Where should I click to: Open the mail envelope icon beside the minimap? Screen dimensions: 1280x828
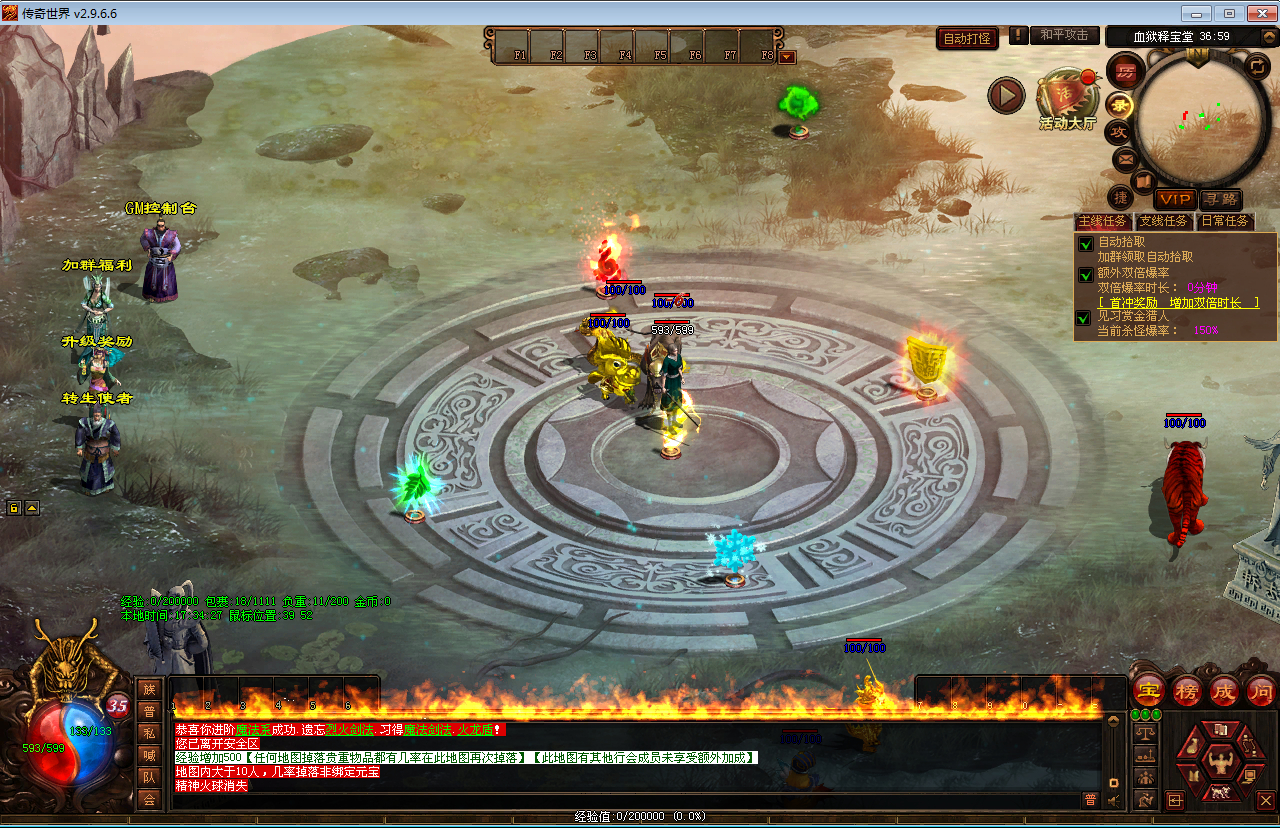click(1124, 158)
